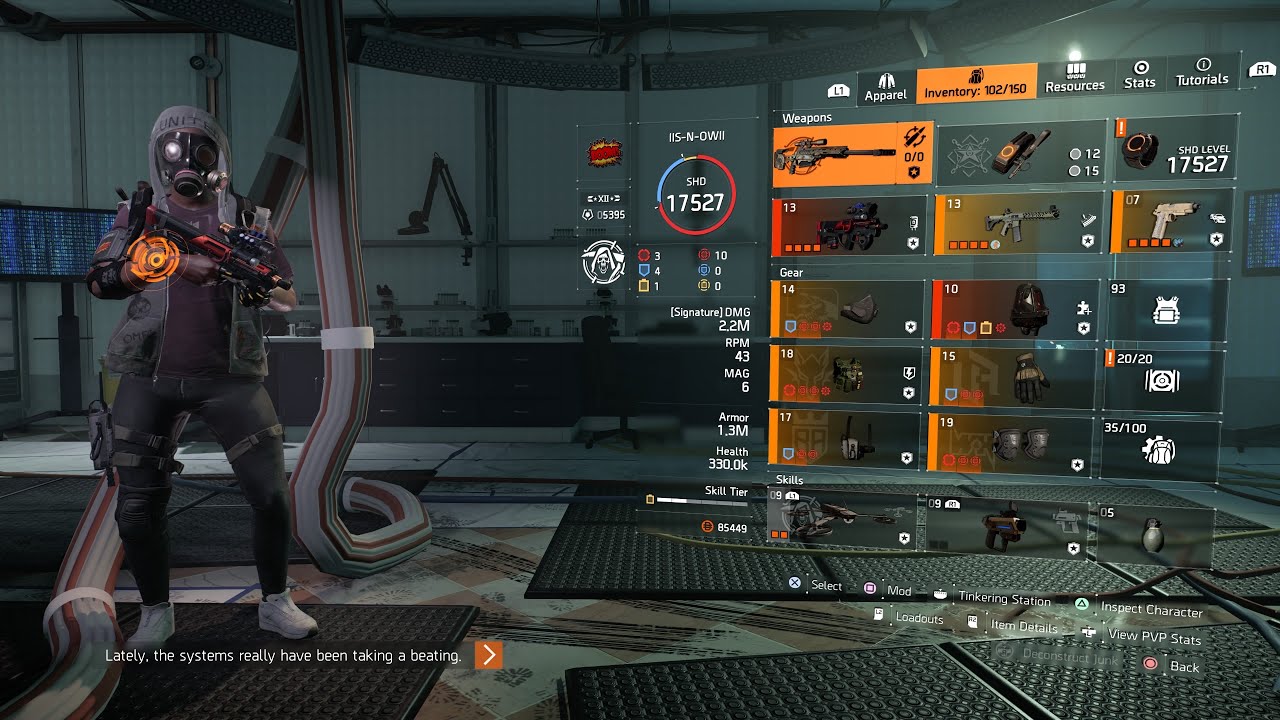
Task: Open the Stats tab
Action: tap(1139, 75)
